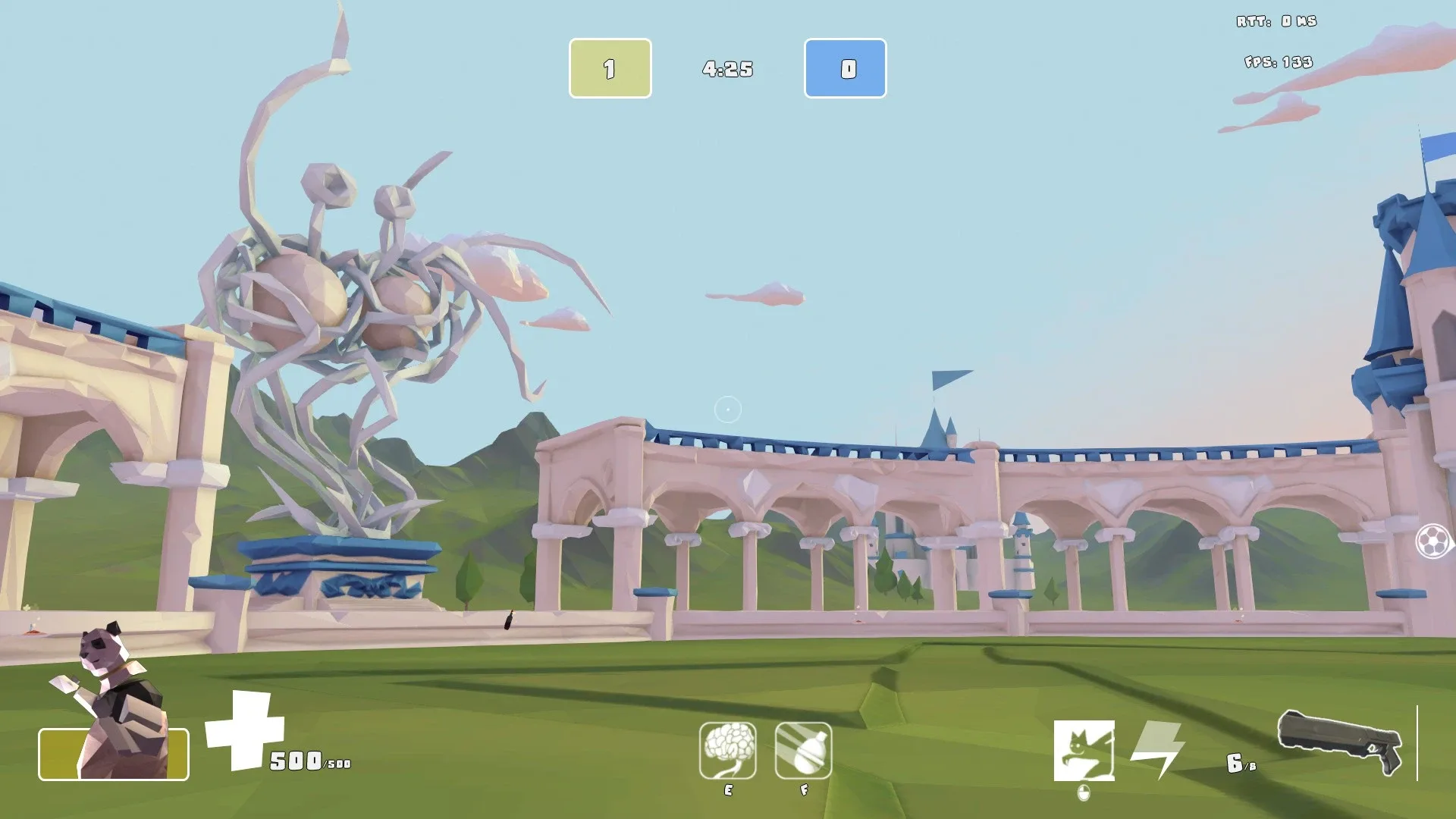This screenshot has height=819, width=1456.
Task: Click the E keybind label under brain ability
Action: tap(728, 790)
